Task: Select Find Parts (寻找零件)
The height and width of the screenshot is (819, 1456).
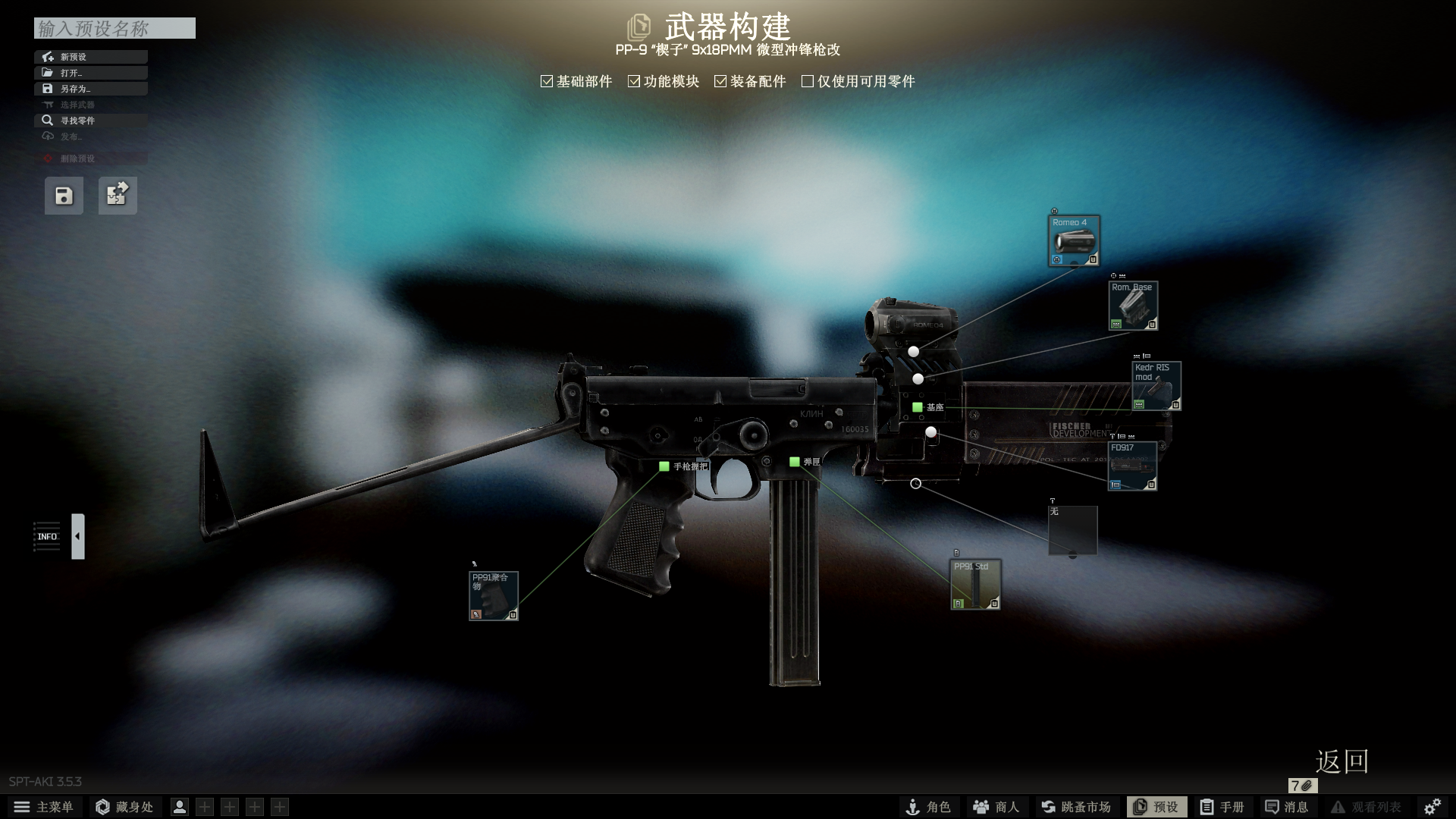Action: click(x=90, y=121)
